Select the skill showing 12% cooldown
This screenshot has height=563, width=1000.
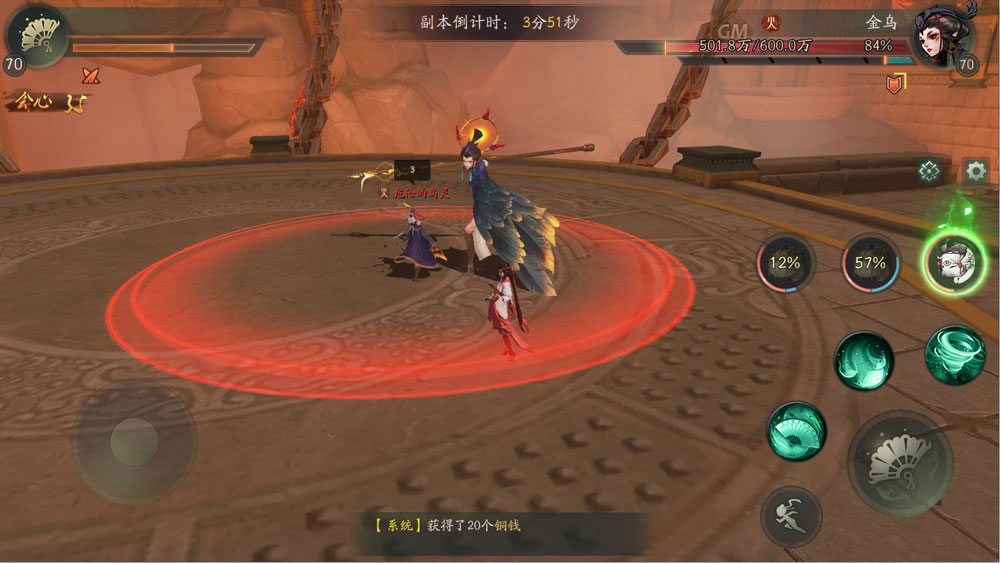point(785,264)
